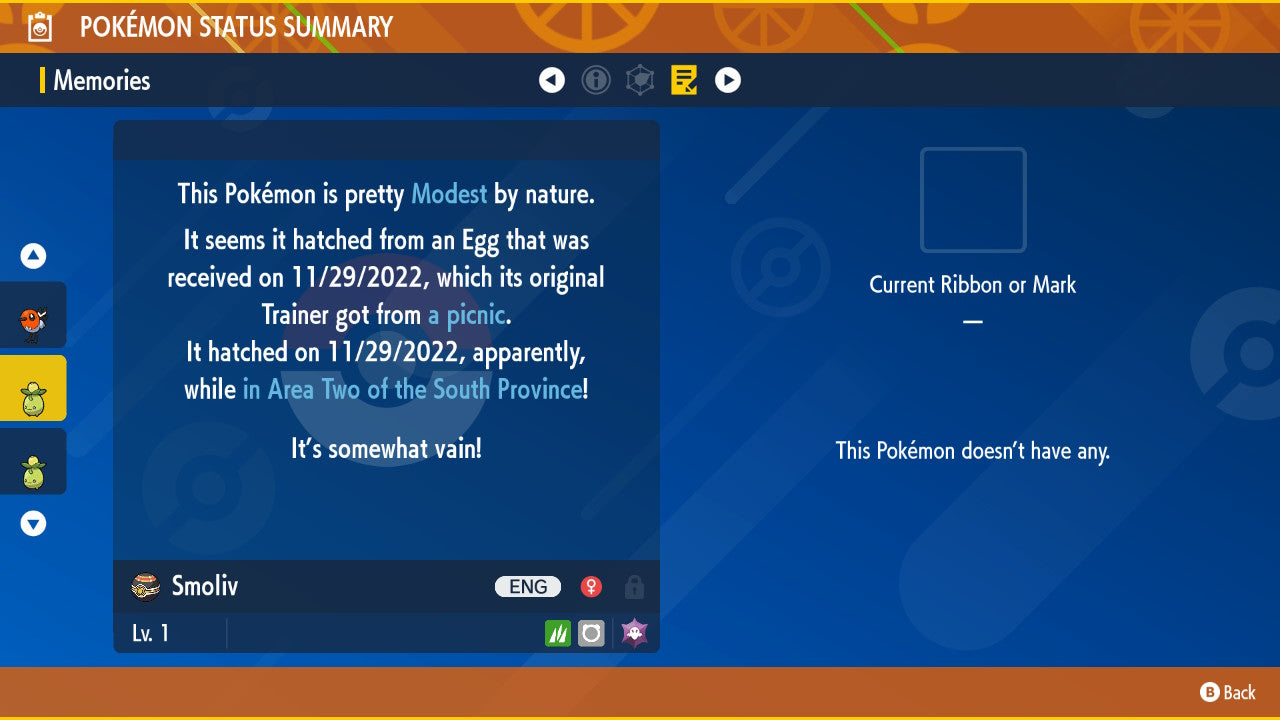Click the female gender symbol
Image resolution: width=1280 pixels, height=720 pixels.
[591, 586]
